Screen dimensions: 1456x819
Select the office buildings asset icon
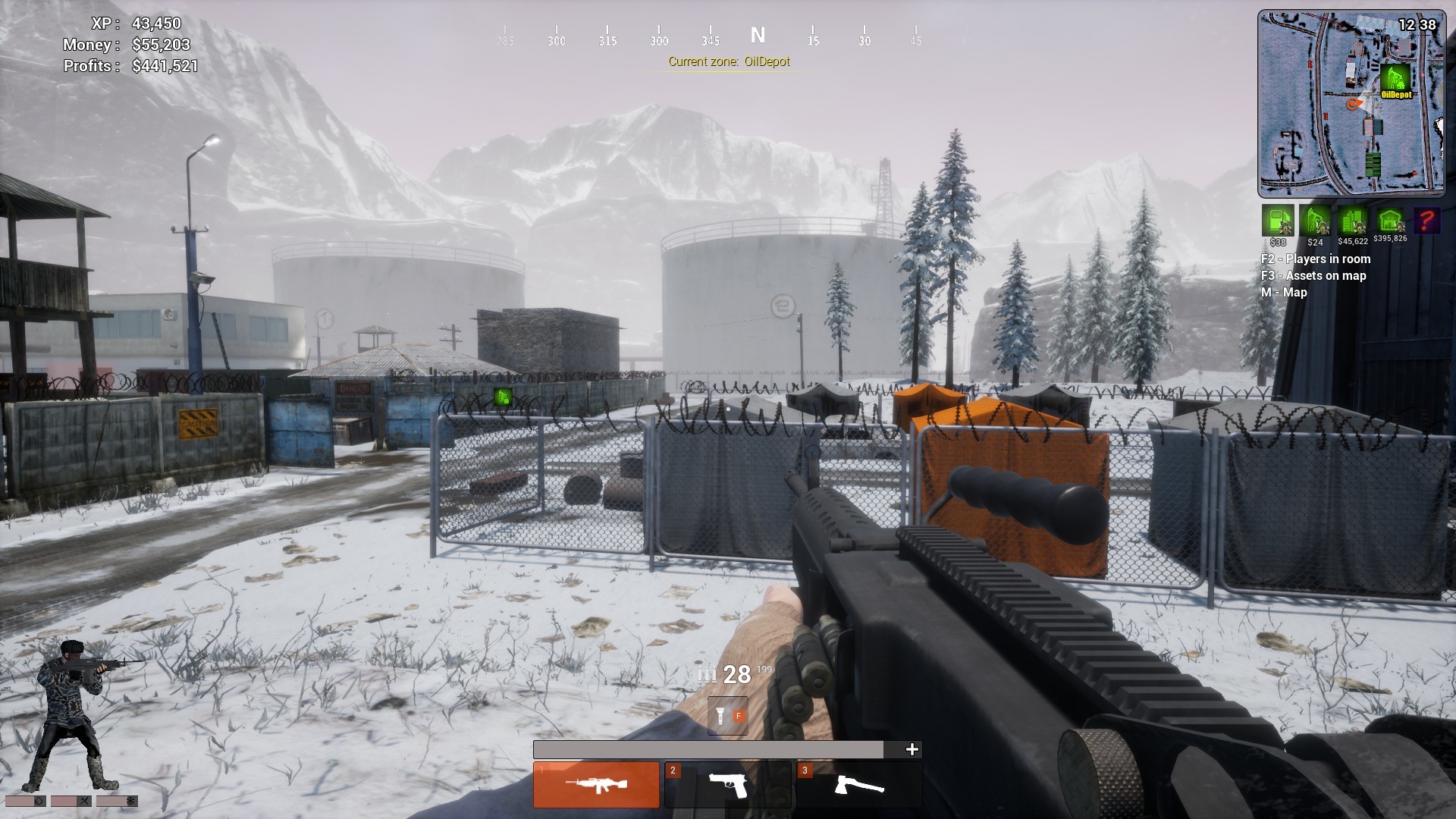[x=1352, y=220]
